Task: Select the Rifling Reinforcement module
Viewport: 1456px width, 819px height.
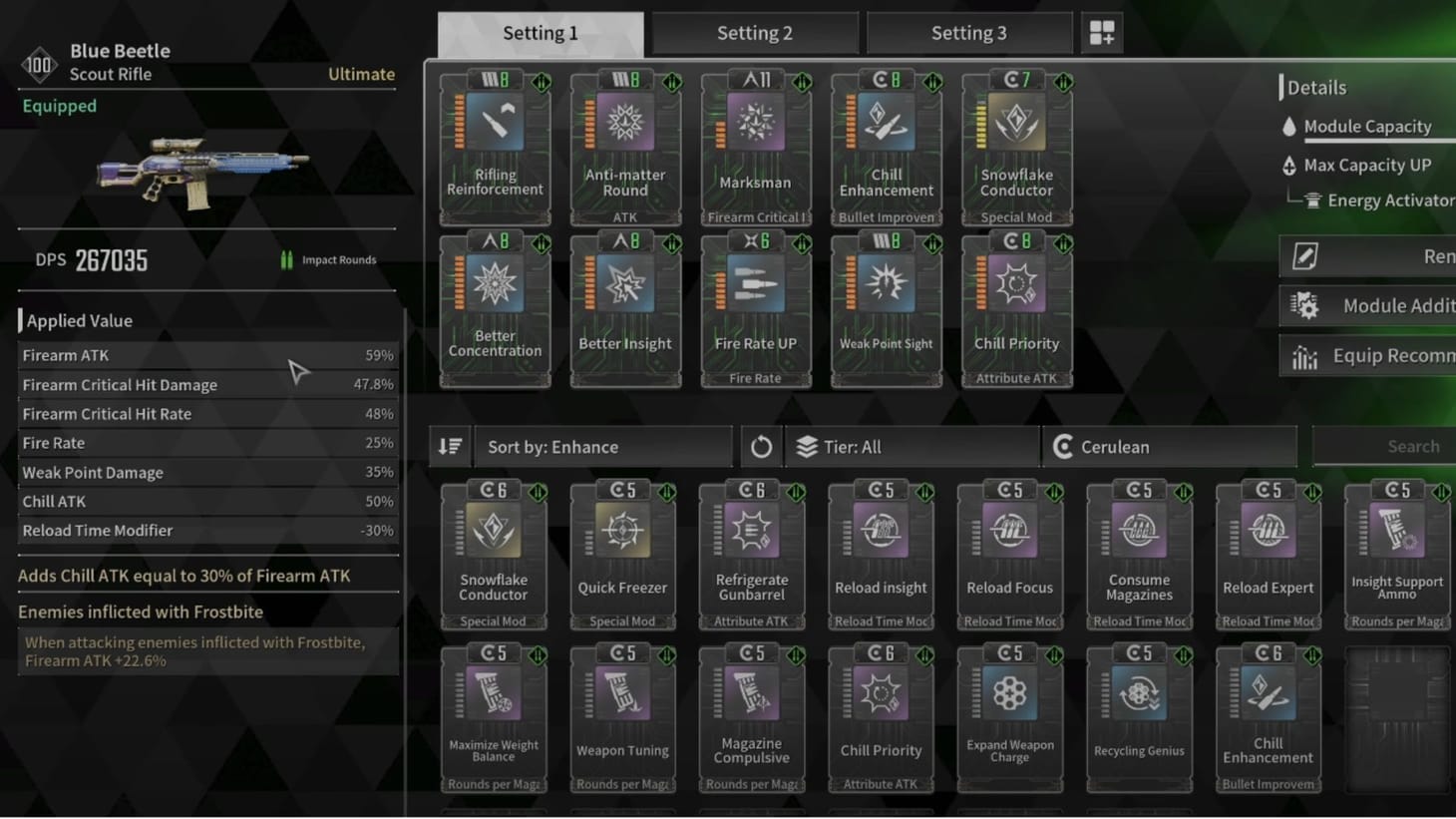Action: [x=495, y=148]
